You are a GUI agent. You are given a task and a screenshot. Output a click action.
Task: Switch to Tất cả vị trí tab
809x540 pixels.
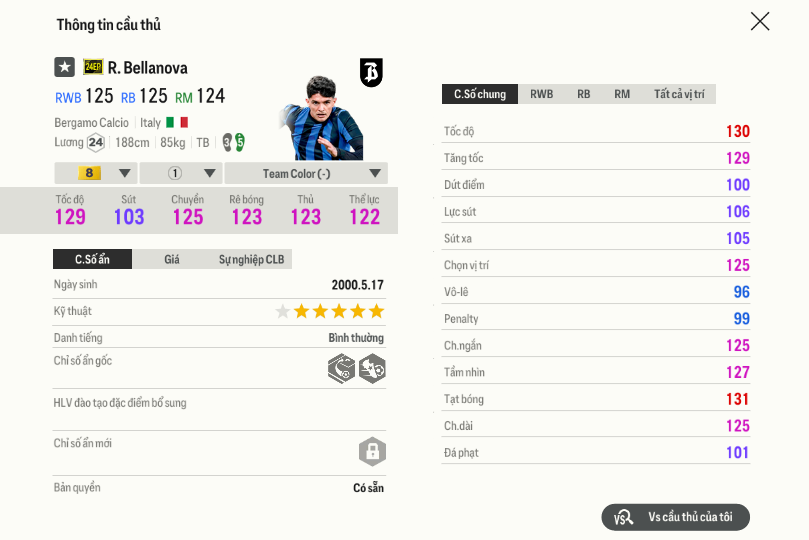(679, 94)
